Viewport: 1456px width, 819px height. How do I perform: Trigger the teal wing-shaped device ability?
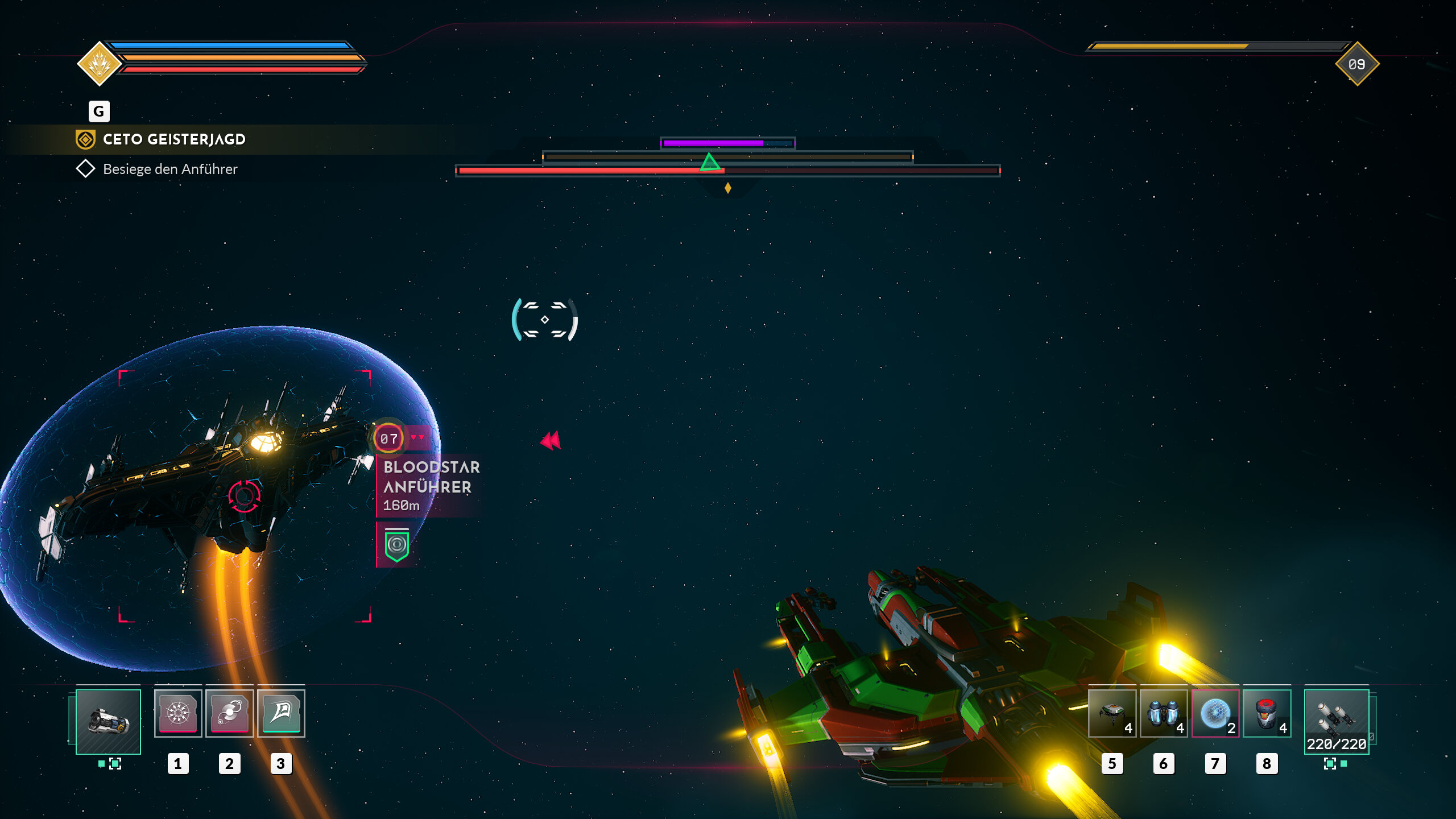281,713
